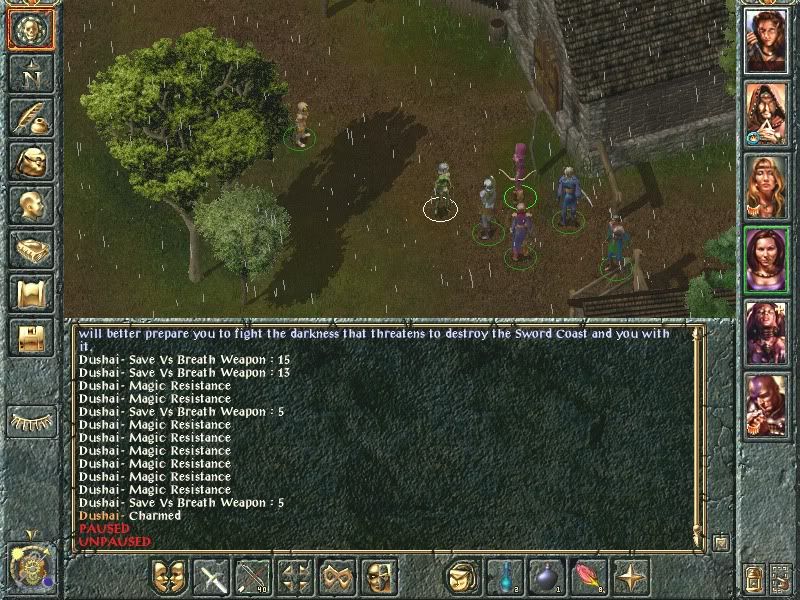This screenshot has width=800, height=600.
Task: Use the blue potion quick item
Action: click(x=505, y=577)
